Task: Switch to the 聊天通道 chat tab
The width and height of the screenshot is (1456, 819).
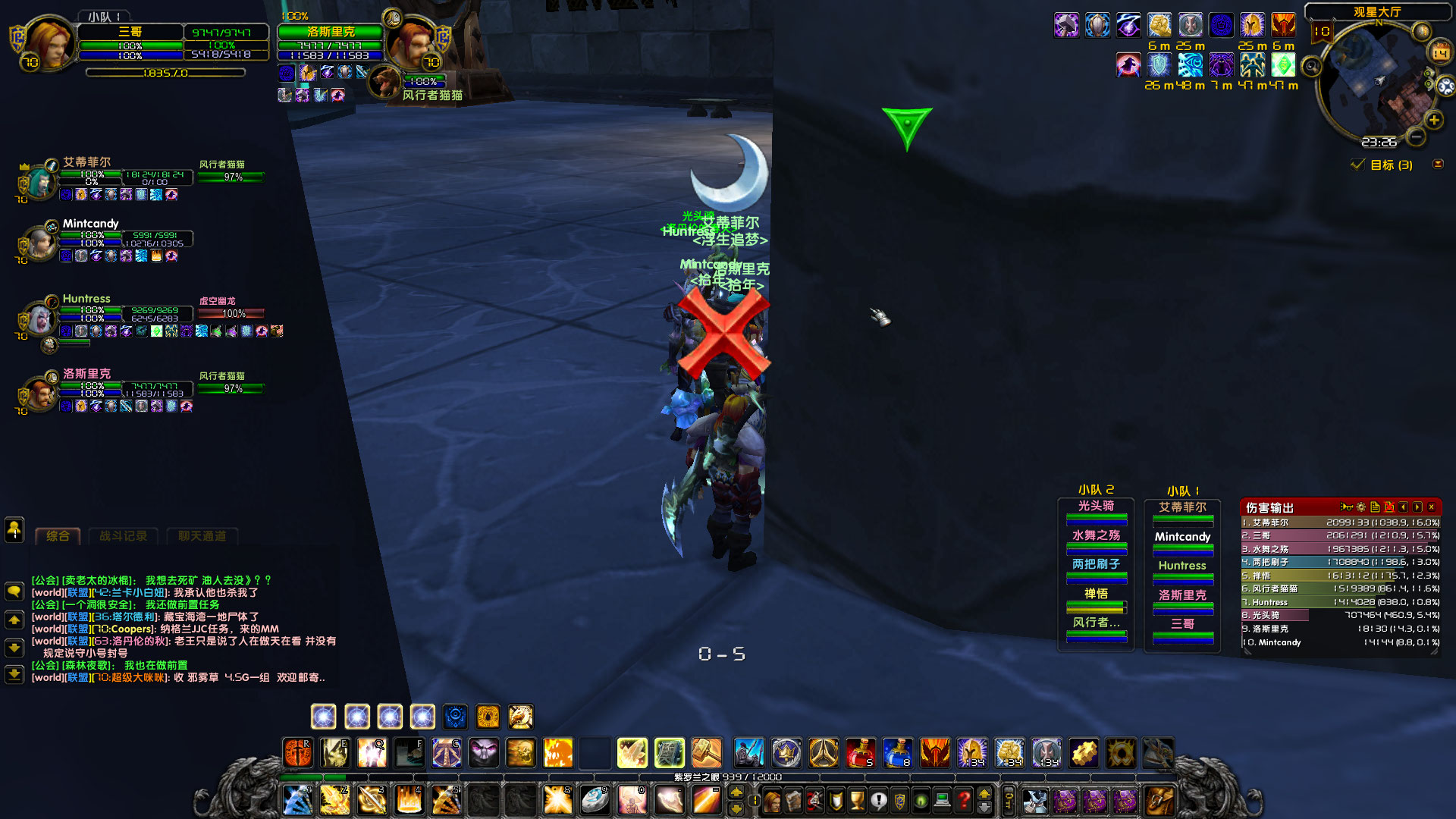Action: [x=202, y=535]
